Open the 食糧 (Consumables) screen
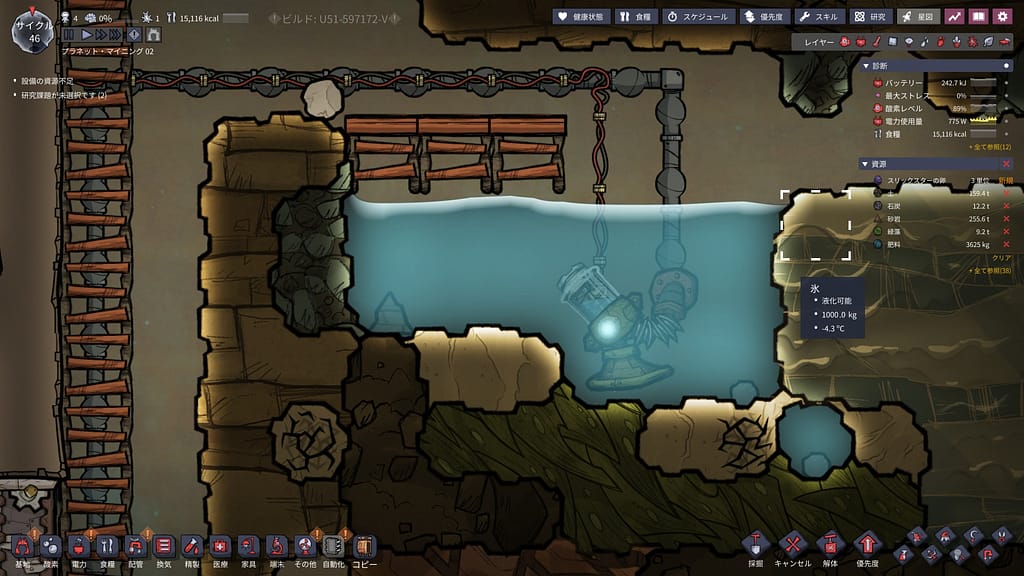1024x576 pixels. 634,17
